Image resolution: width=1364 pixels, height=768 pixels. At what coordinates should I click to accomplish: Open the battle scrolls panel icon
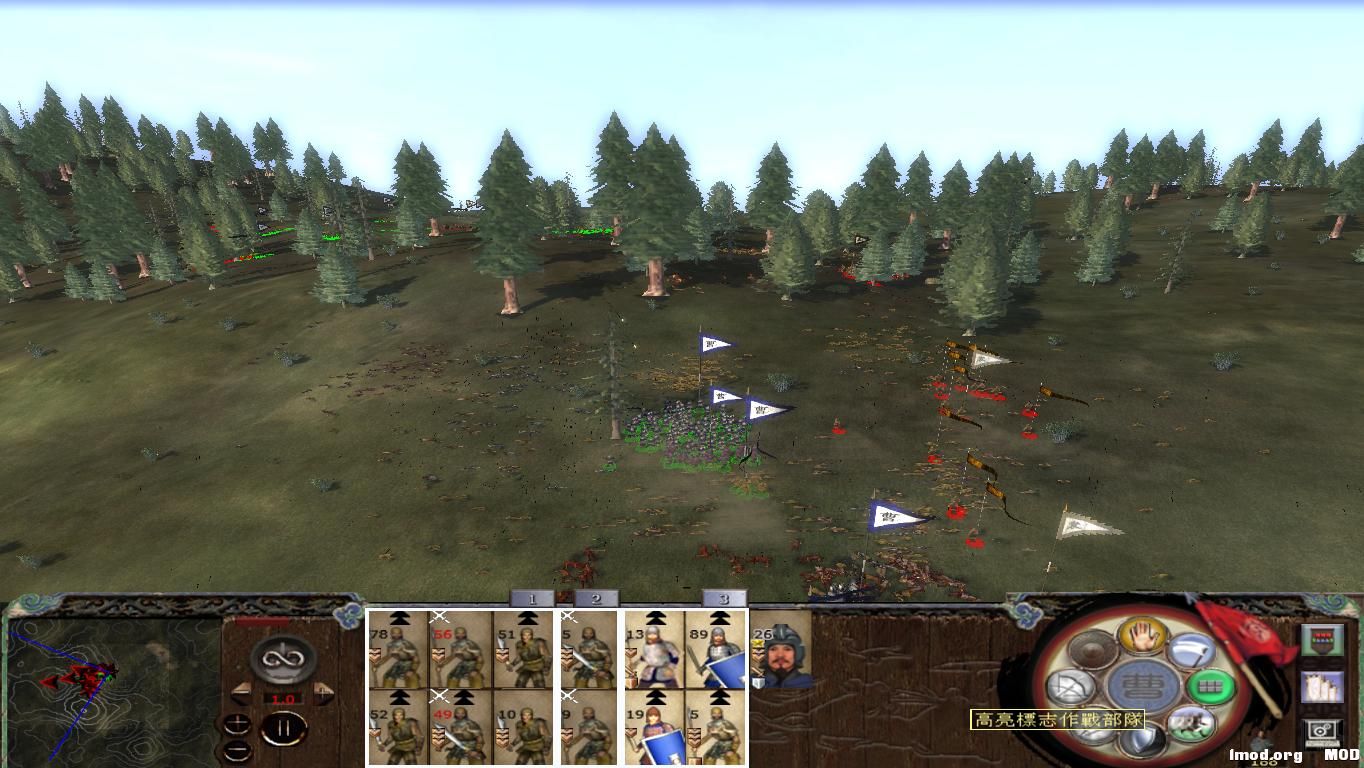1324,687
